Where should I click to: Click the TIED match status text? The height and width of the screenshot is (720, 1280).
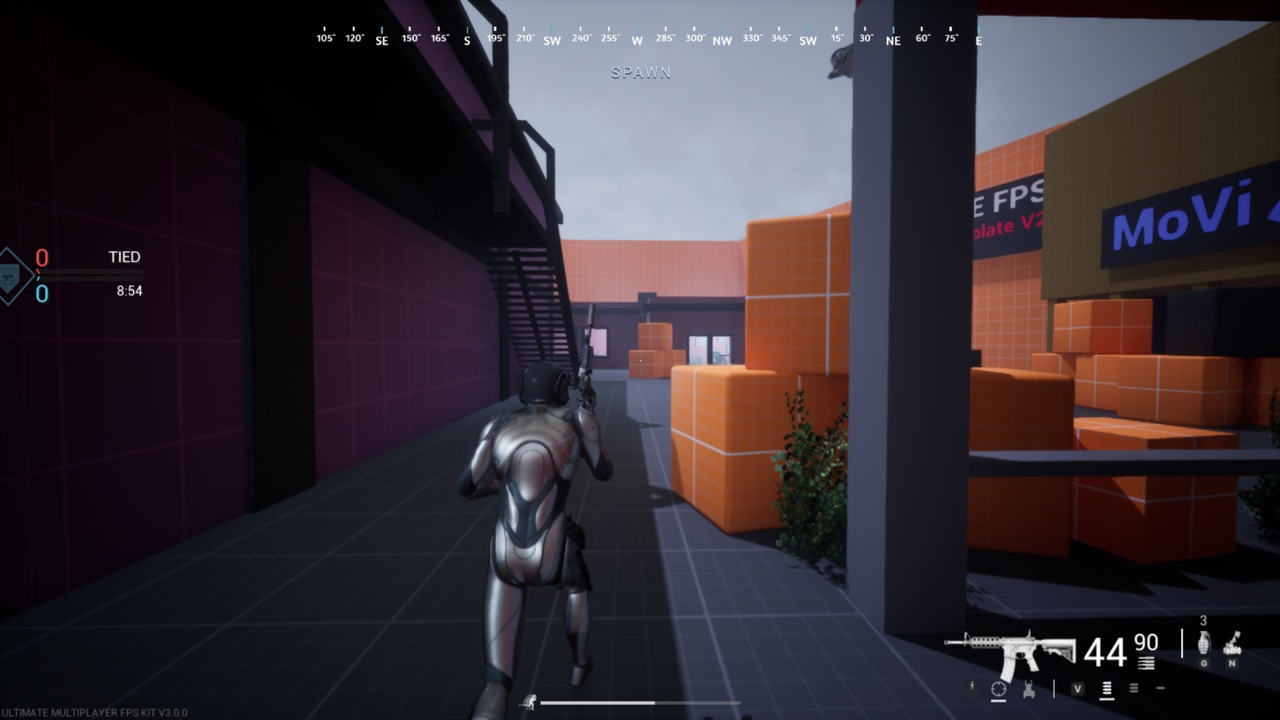pos(125,257)
